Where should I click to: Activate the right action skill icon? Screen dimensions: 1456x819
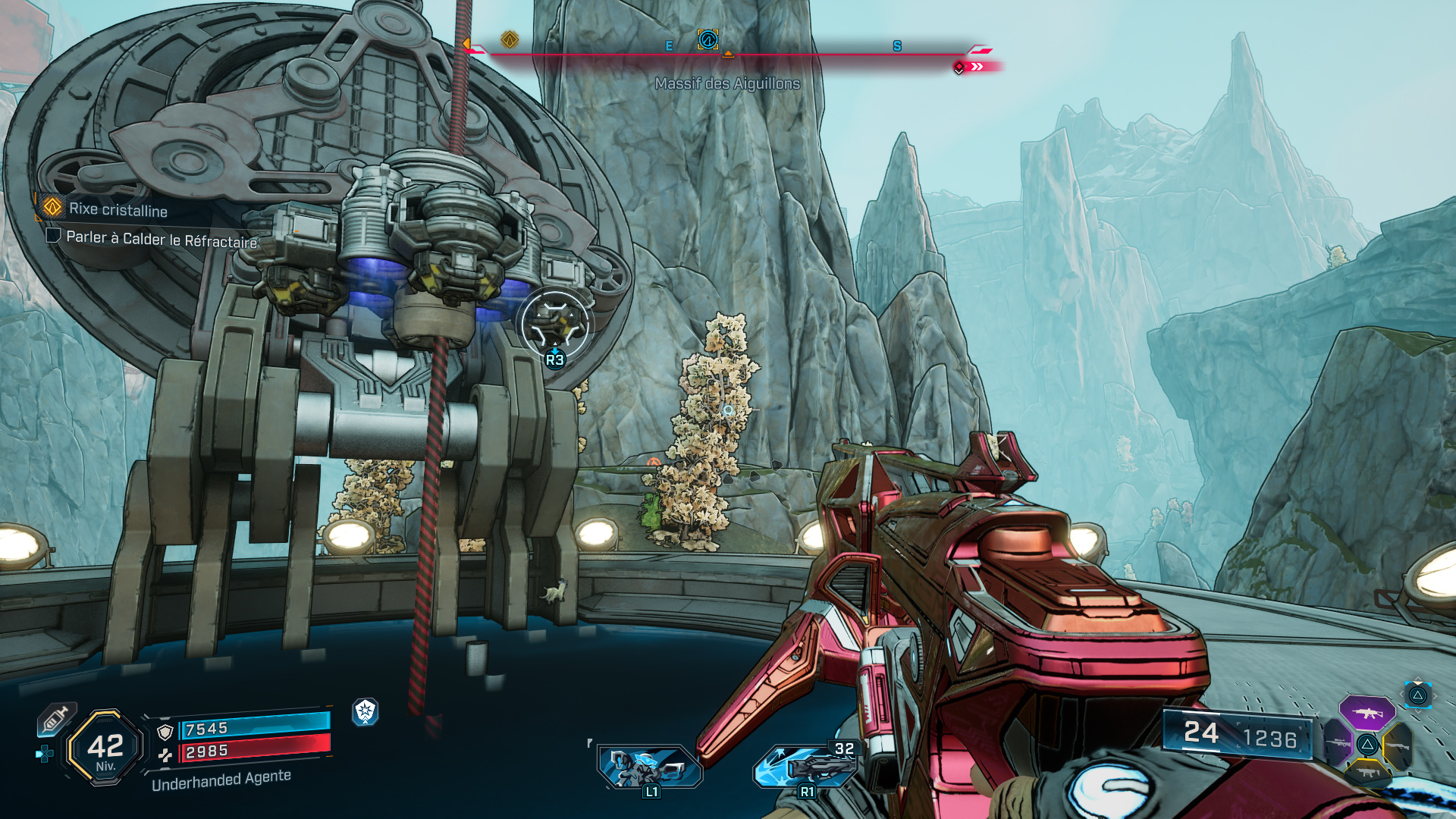(x=805, y=766)
